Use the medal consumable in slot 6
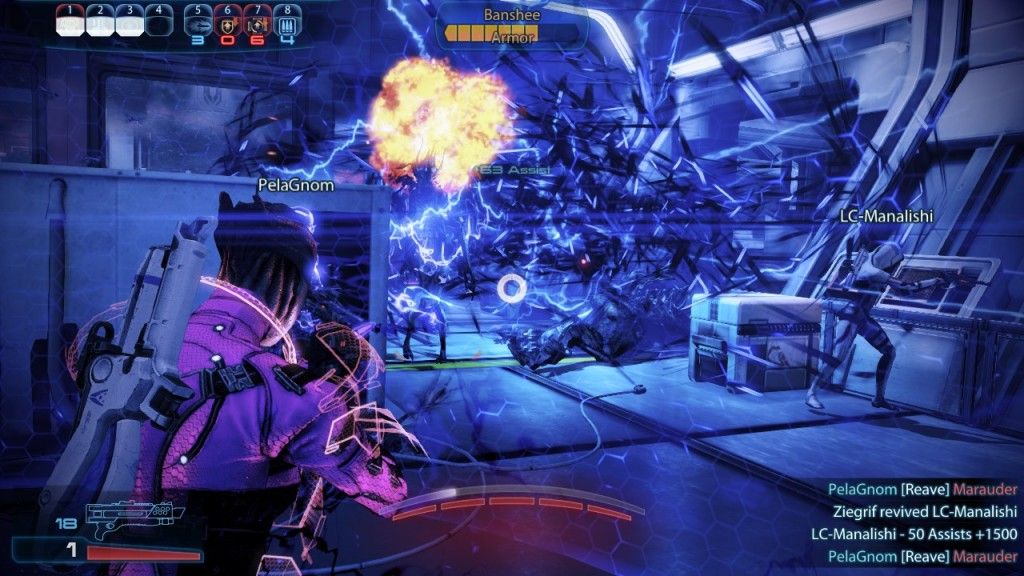1024x576 pixels. click(227, 22)
